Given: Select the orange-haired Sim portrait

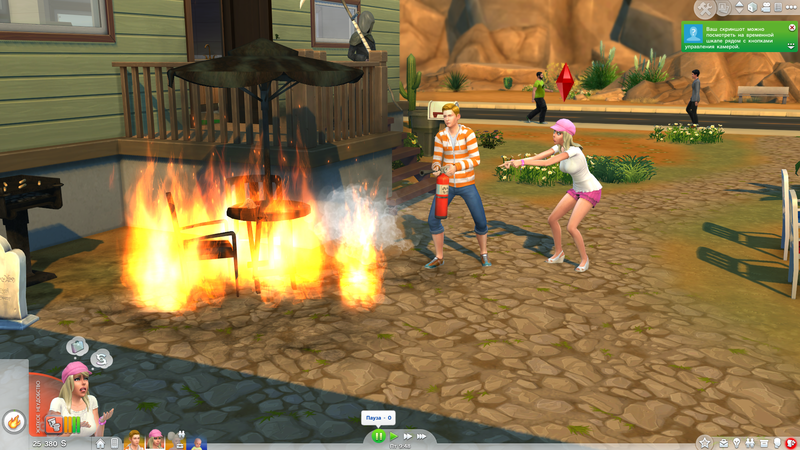Looking at the screenshot, I should (135, 440).
